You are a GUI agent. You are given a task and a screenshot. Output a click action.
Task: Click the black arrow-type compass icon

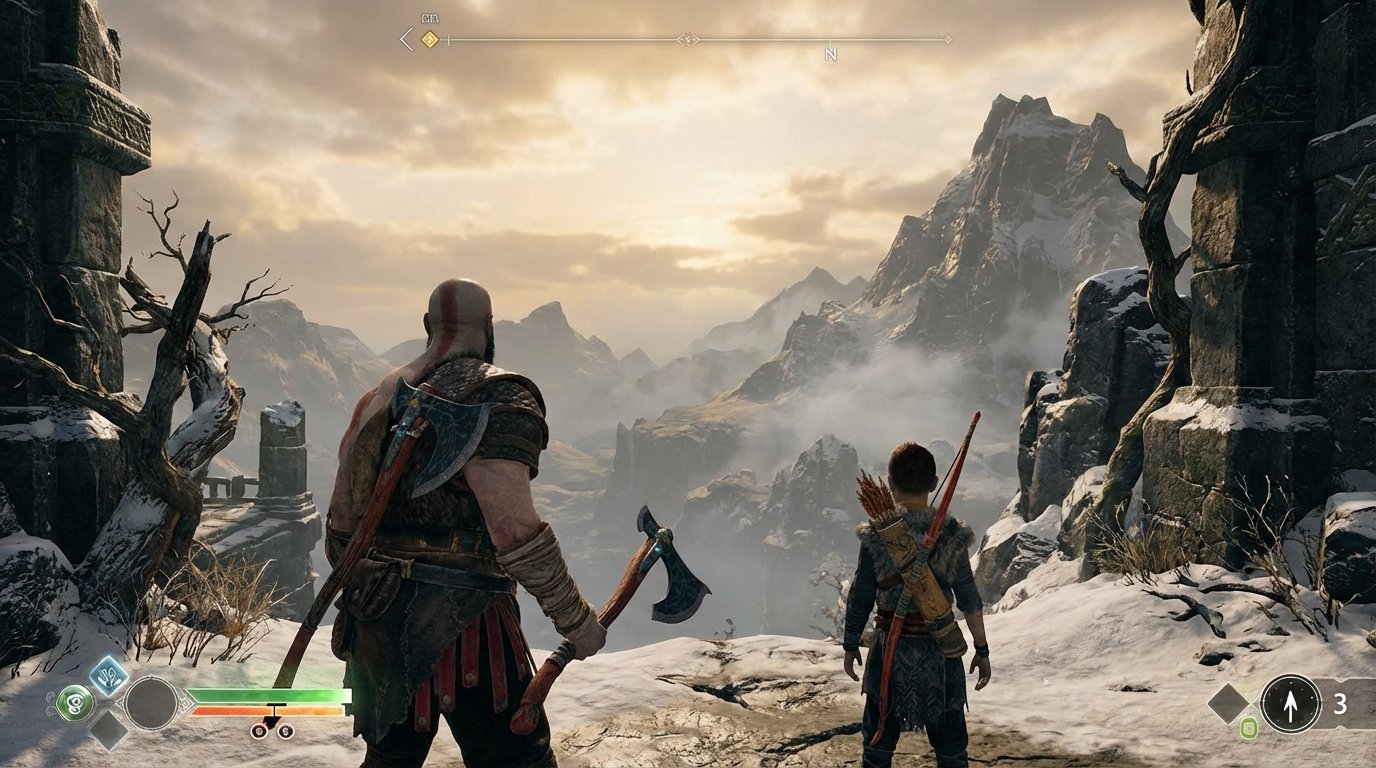pyautogui.click(x=1290, y=703)
